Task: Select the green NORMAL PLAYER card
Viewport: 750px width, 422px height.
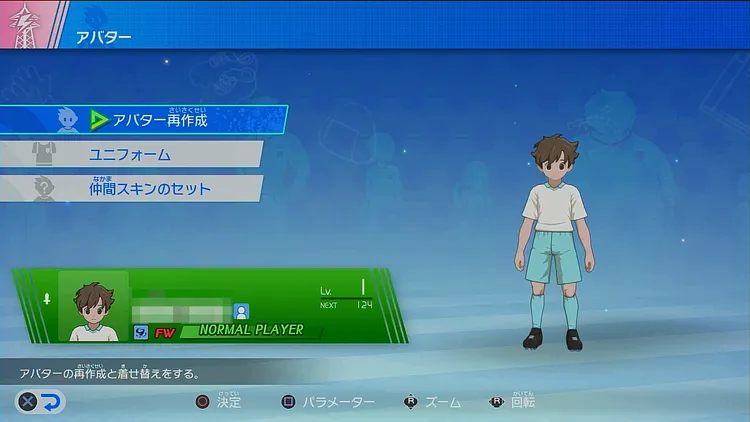Action: (x=210, y=306)
